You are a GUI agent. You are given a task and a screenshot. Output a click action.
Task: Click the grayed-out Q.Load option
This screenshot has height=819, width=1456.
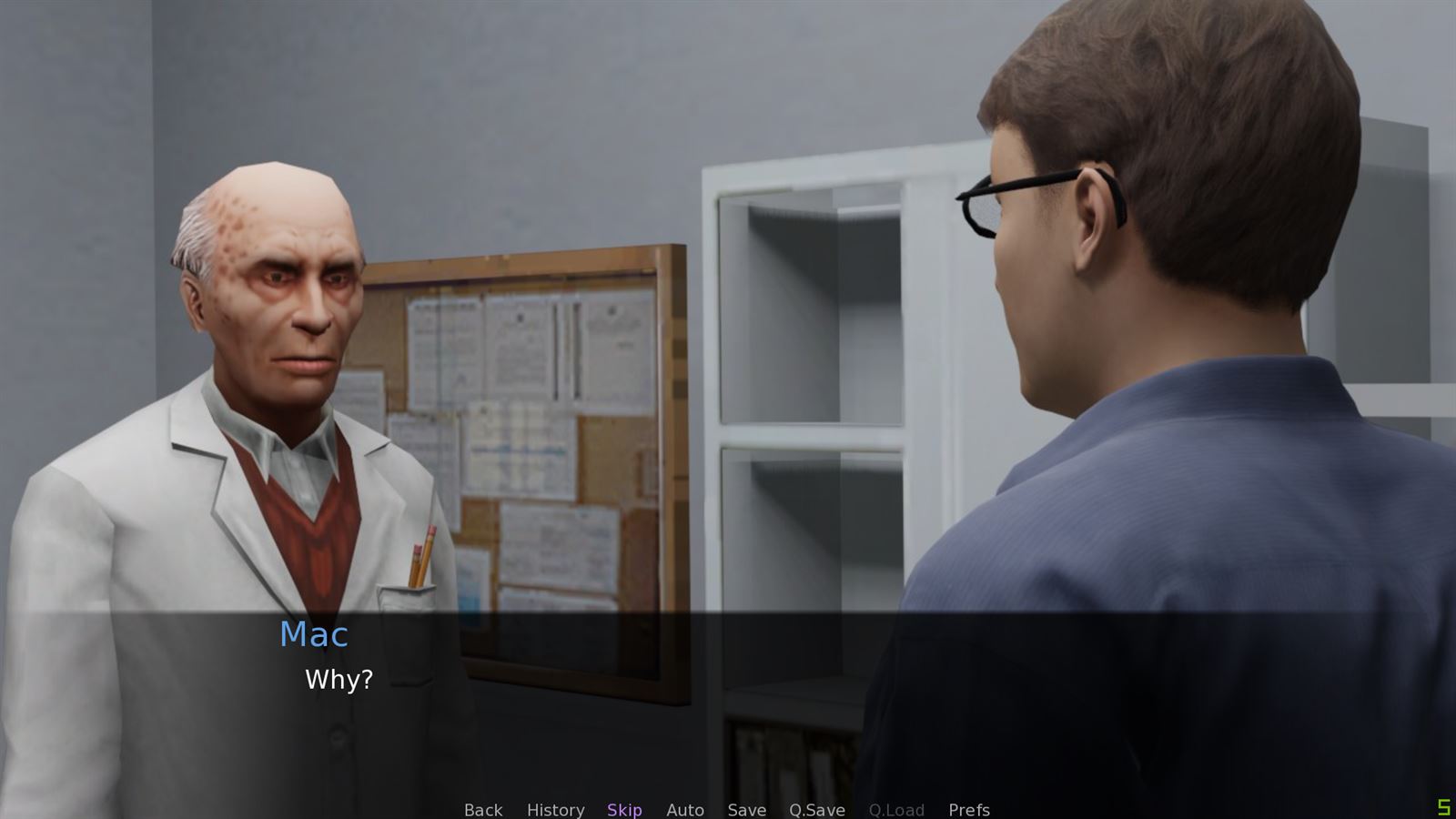(x=897, y=810)
